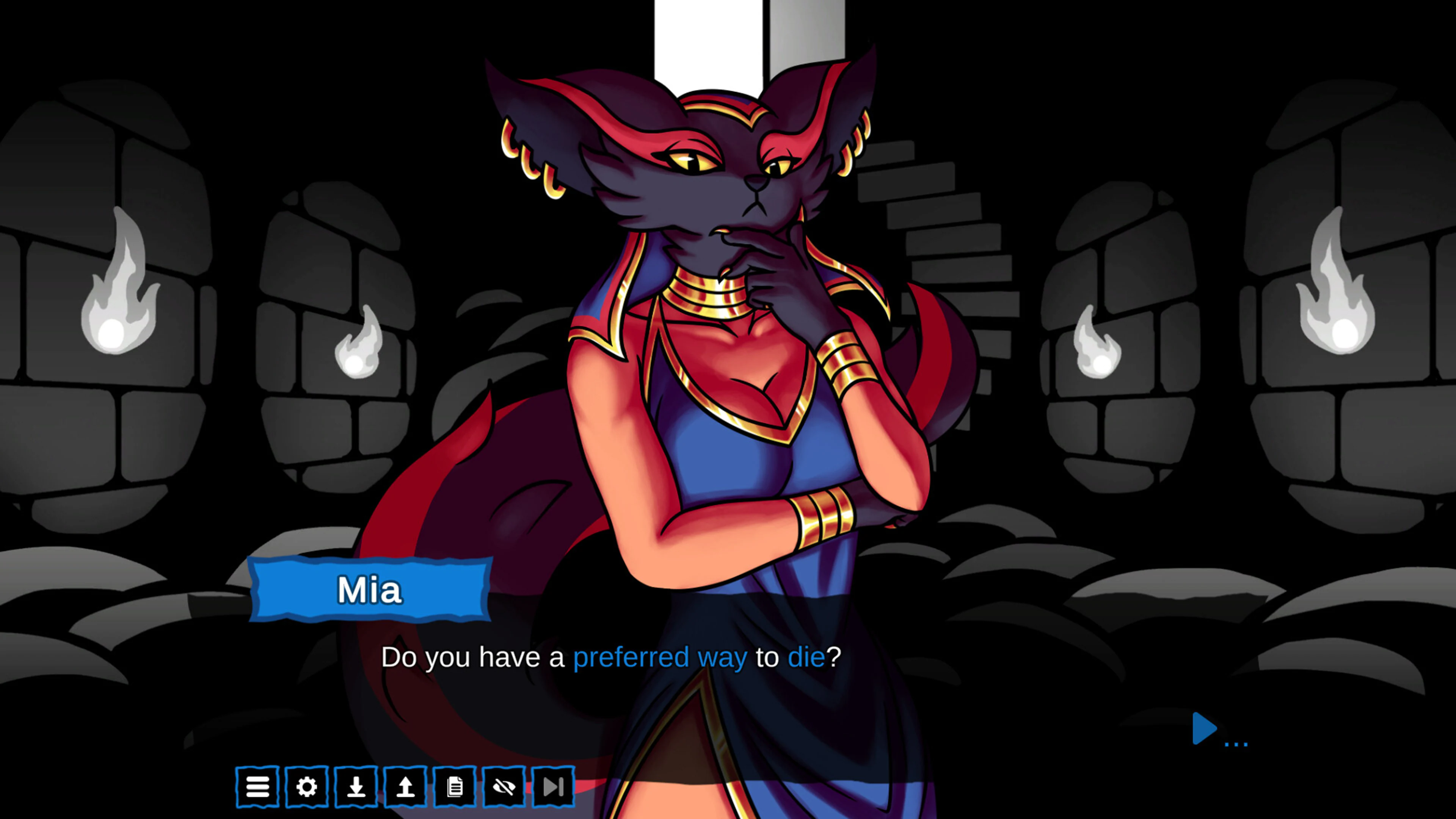1456x819 pixels.
Task: Click the crossed-eye icon in the quick menu
Action: coord(505,786)
